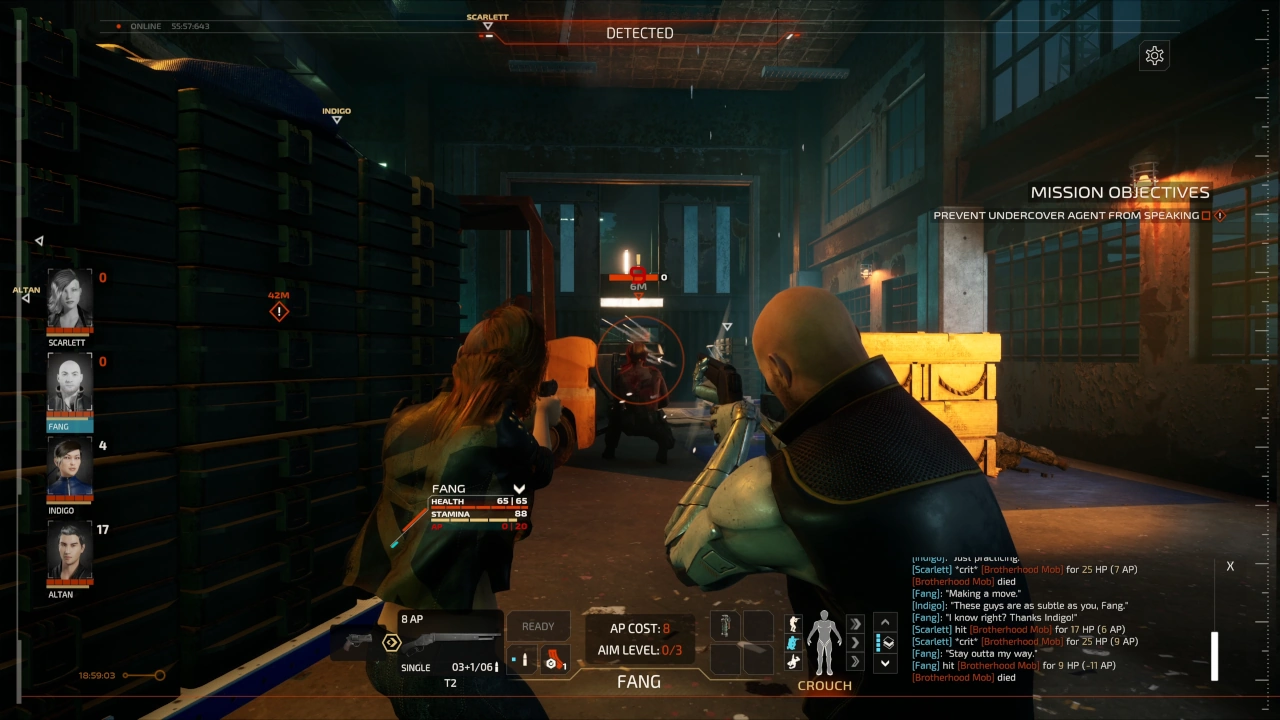Viewport: 1280px width, 720px height.
Task: Open the settings gear in the top right
Action: tap(1154, 55)
